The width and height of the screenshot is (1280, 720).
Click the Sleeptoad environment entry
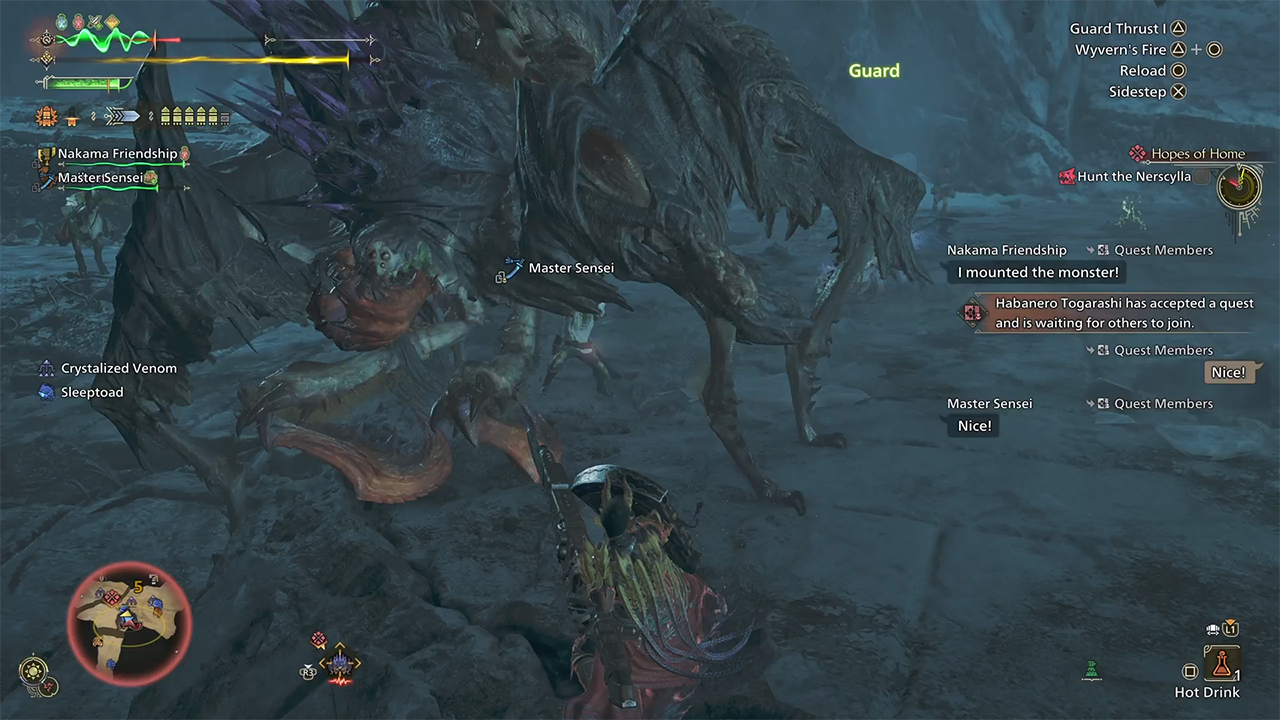tap(92, 392)
